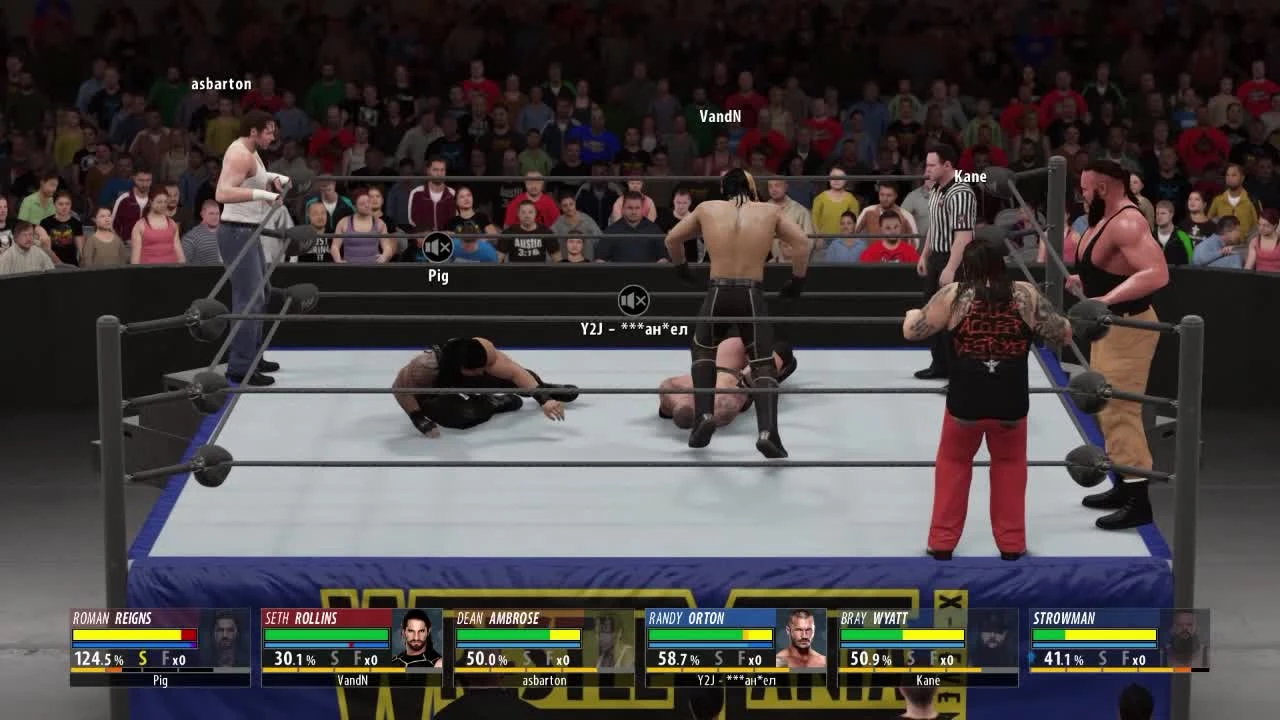Viewport: 1280px width, 720px height.
Task: Click the player name 'asbarton' under Dean Ambrose
Action: [x=545, y=679]
